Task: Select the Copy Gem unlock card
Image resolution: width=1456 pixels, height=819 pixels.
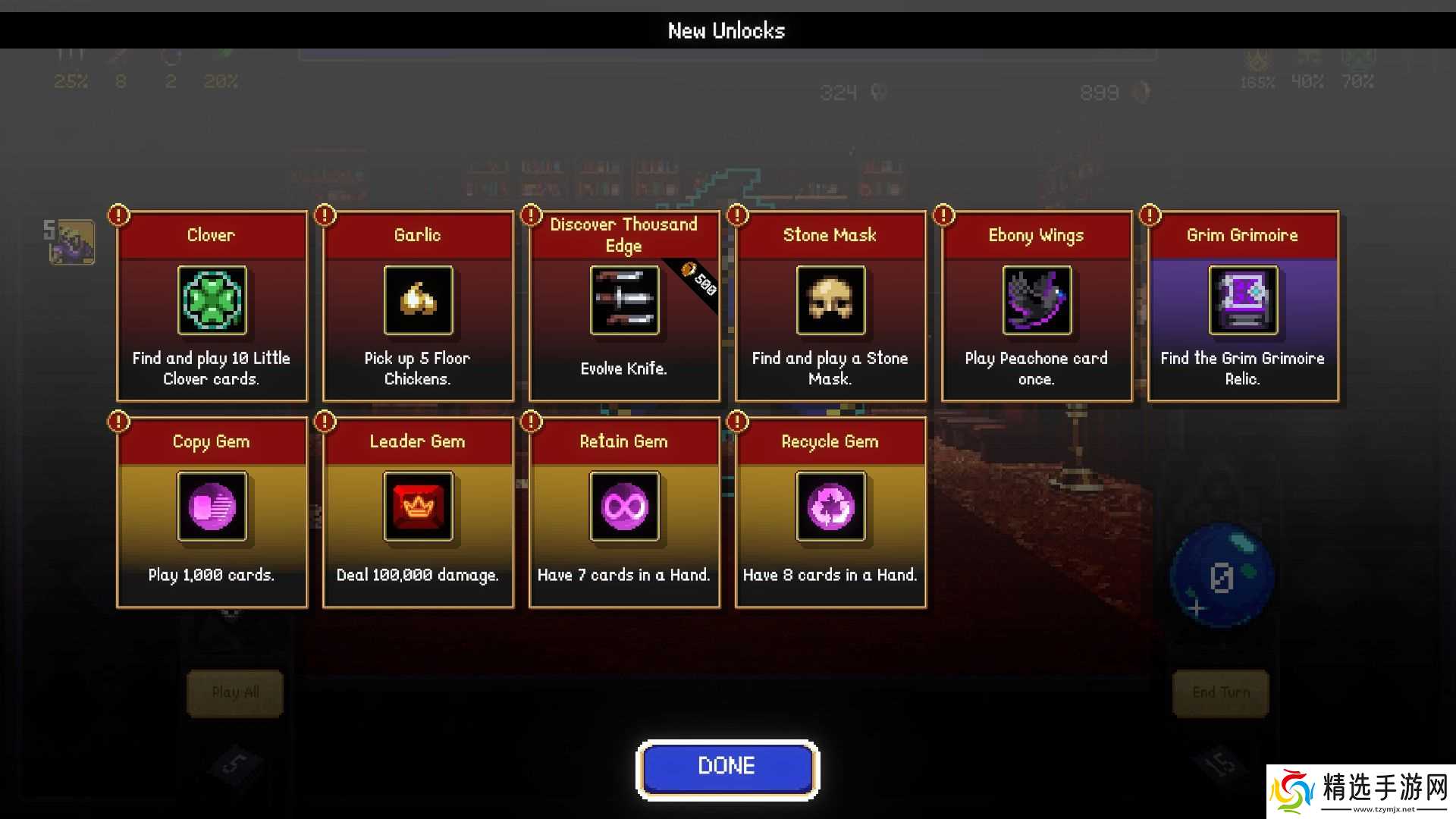Action: [212, 512]
